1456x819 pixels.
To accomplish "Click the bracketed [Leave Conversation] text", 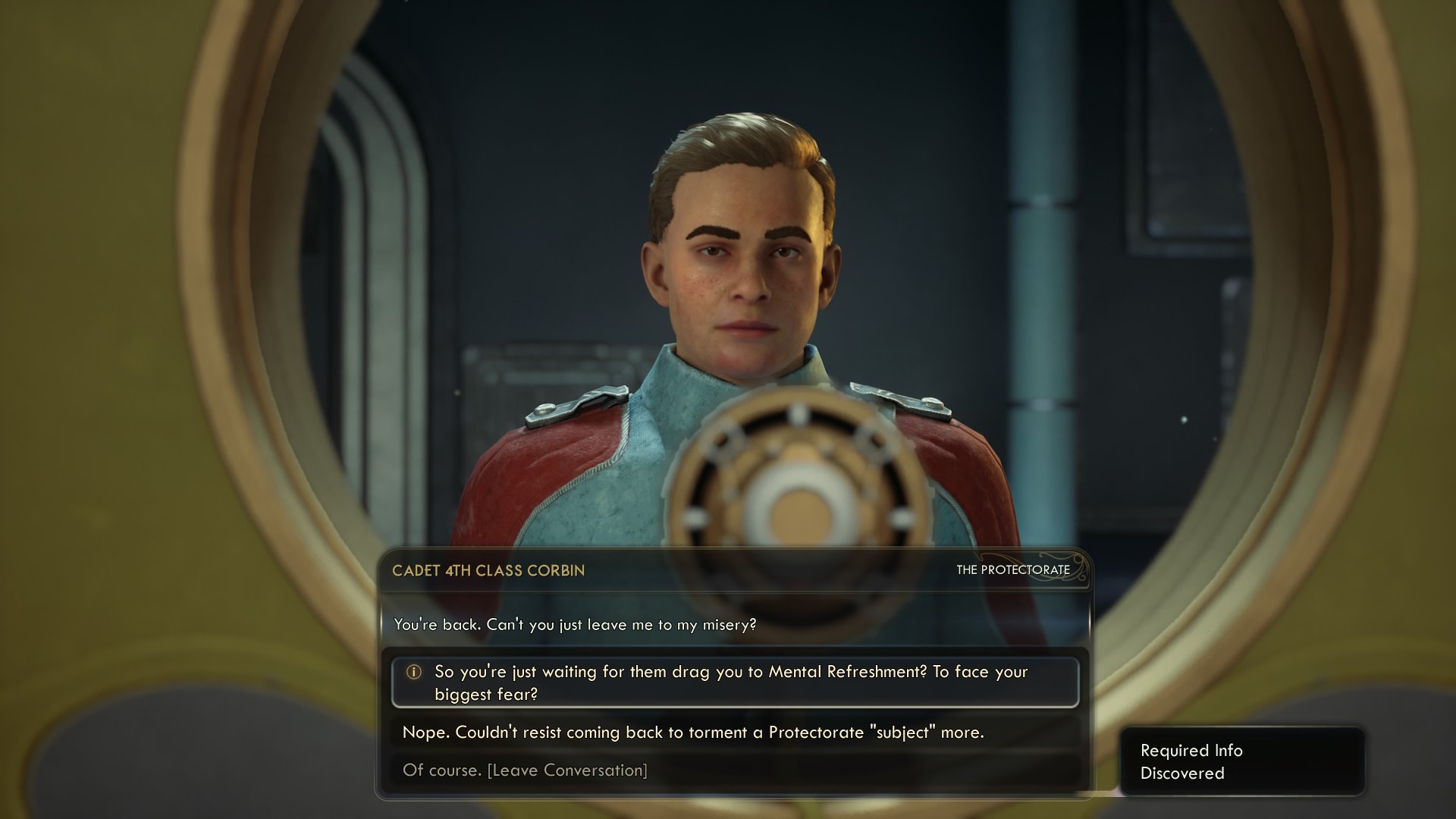I will pos(566,769).
